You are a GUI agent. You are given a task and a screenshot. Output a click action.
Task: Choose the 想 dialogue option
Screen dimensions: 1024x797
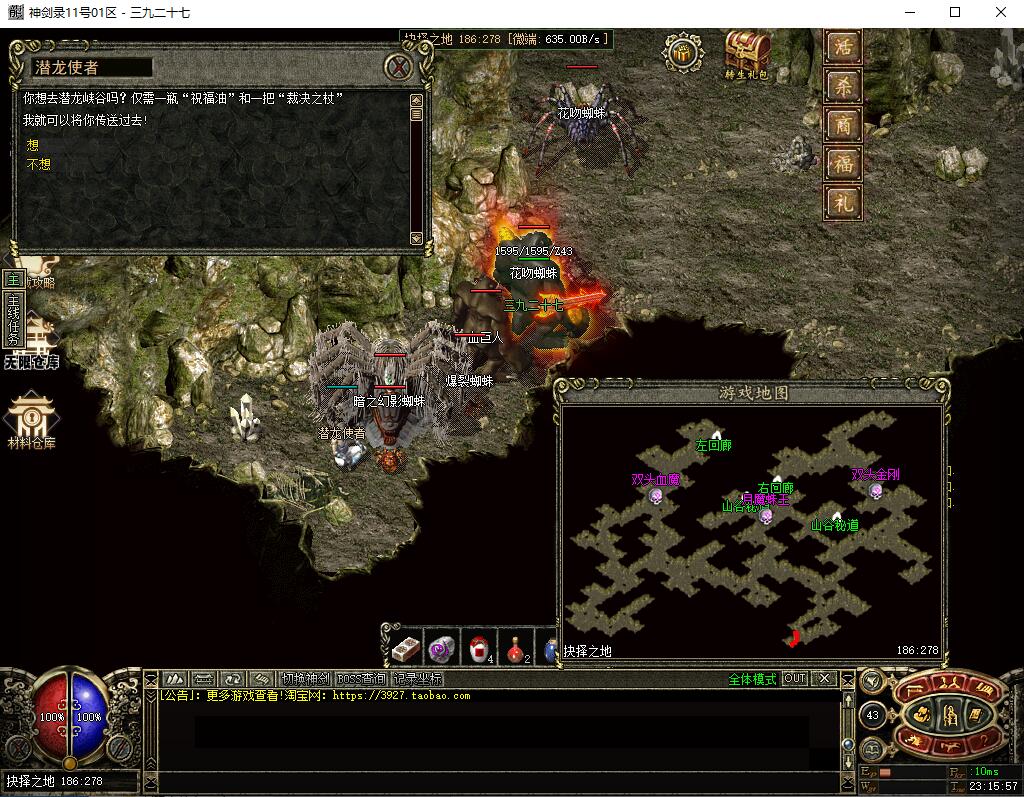pos(33,146)
